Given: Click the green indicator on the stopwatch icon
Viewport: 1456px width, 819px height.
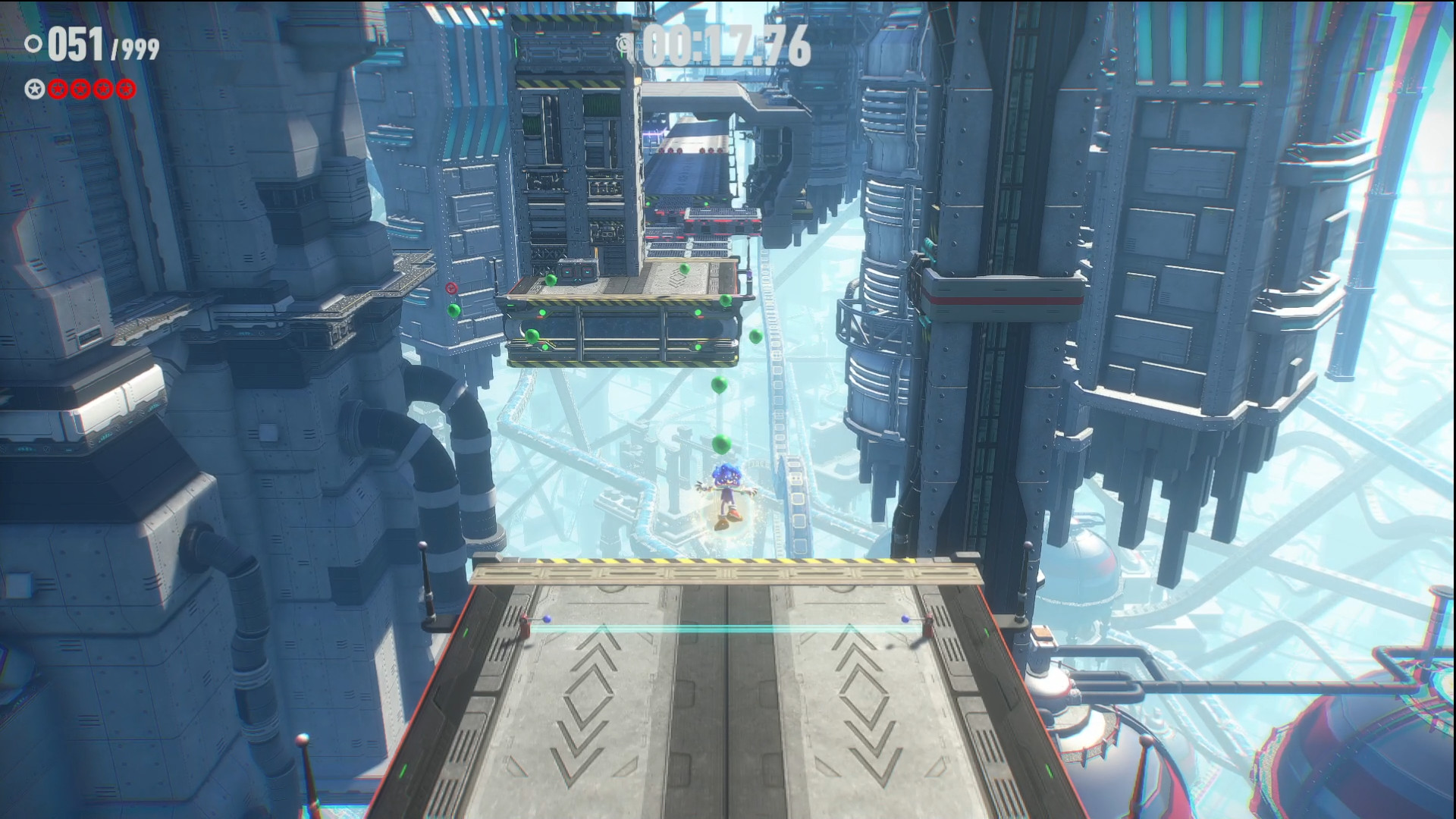Looking at the screenshot, I should pos(621,52).
